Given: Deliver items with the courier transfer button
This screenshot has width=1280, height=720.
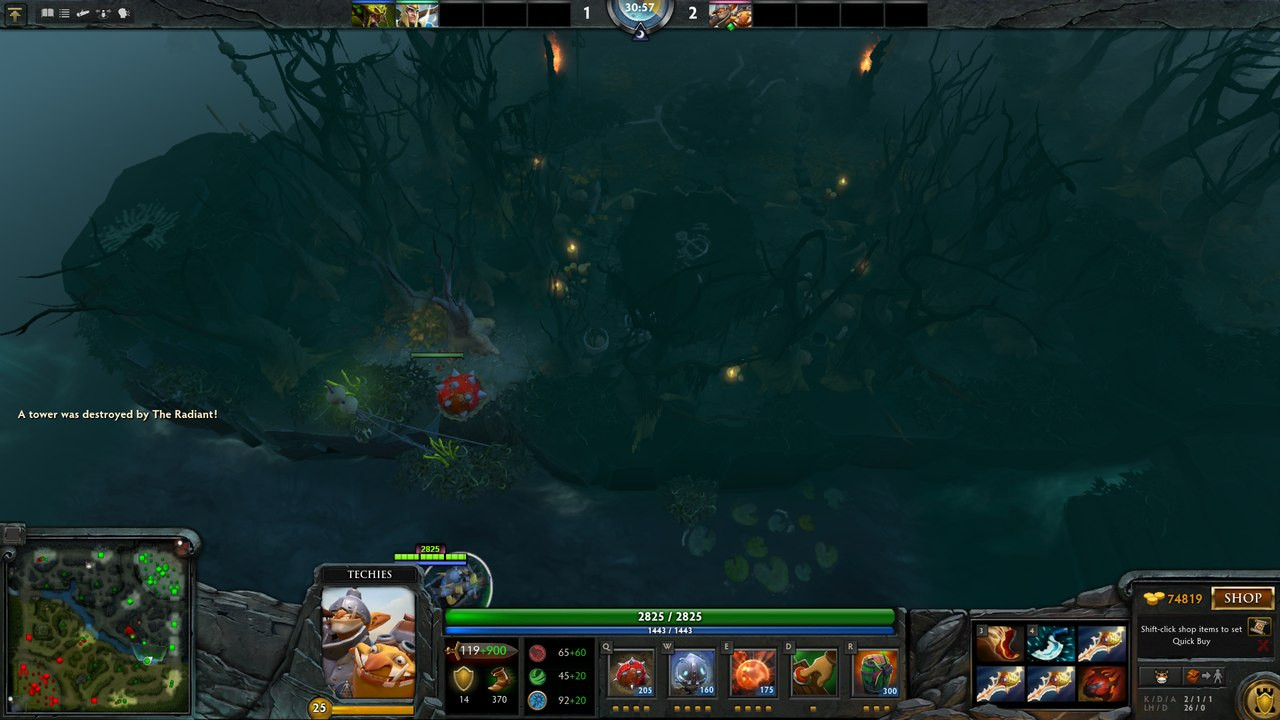Looking at the screenshot, I should [1205, 676].
